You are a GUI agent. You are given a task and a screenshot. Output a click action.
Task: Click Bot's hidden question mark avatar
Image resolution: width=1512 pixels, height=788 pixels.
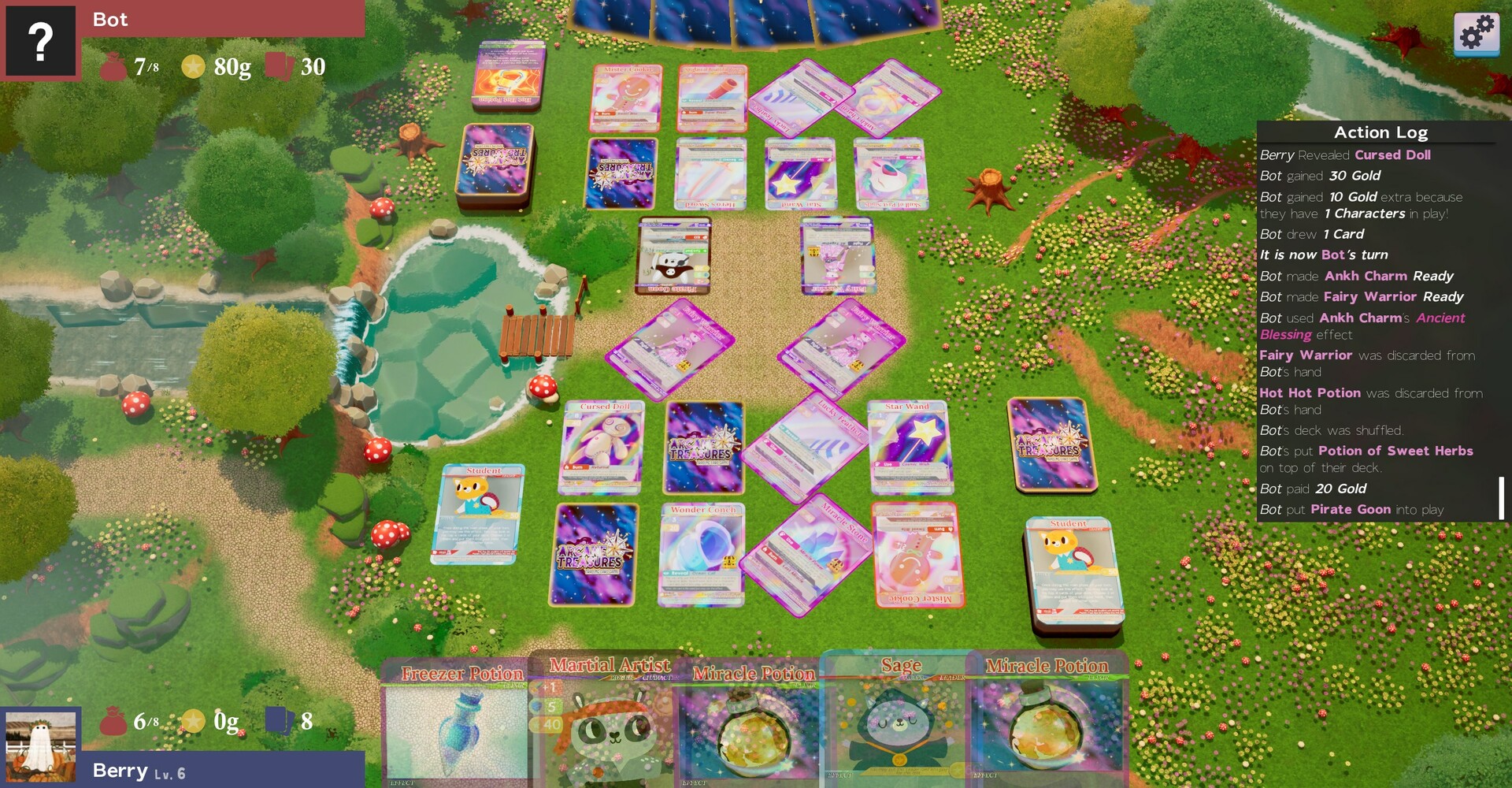[x=39, y=41]
